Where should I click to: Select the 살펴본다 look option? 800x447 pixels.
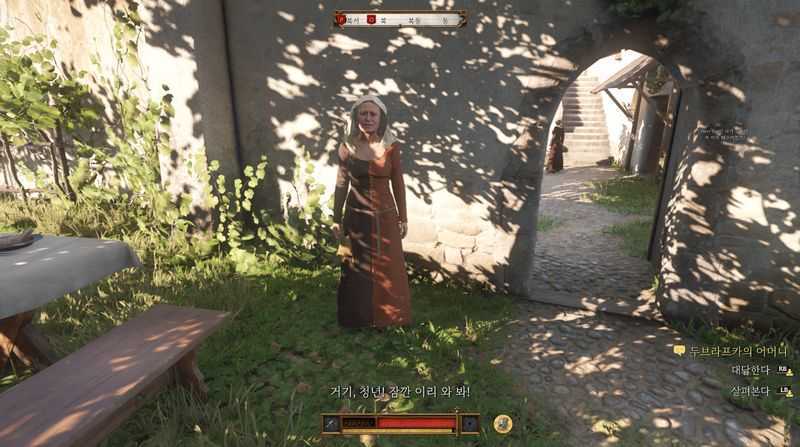coord(750,390)
